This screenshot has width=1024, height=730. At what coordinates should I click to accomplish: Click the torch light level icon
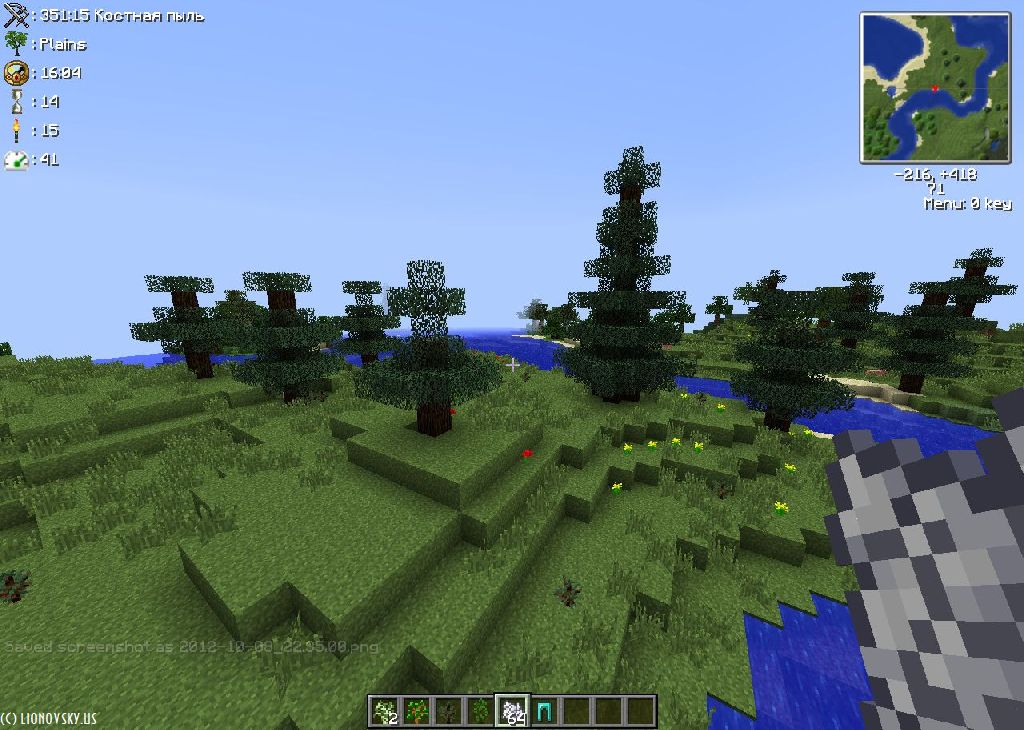click(x=16, y=130)
